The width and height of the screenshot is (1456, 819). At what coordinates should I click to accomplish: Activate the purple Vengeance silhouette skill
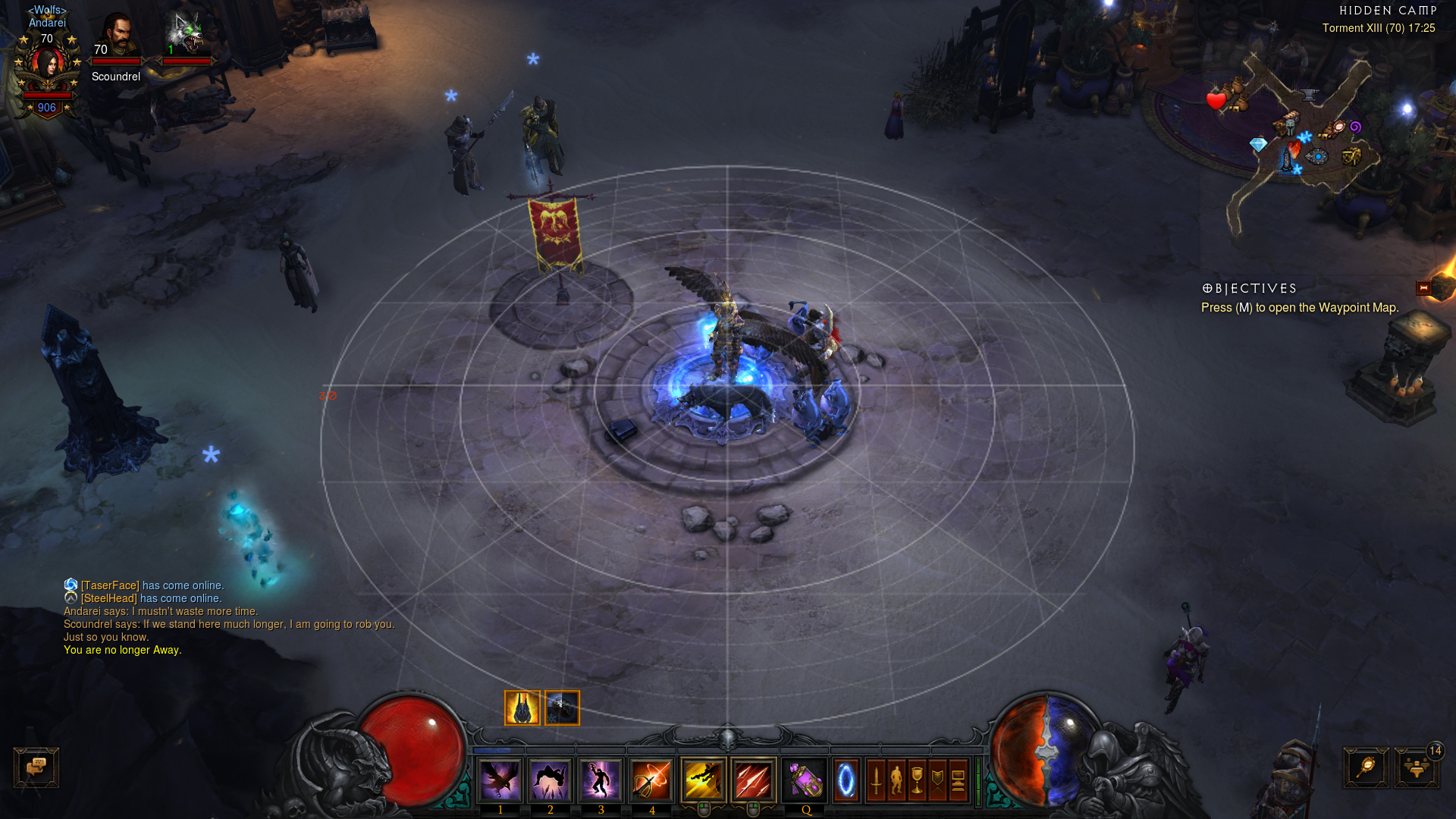[x=601, y=780]
